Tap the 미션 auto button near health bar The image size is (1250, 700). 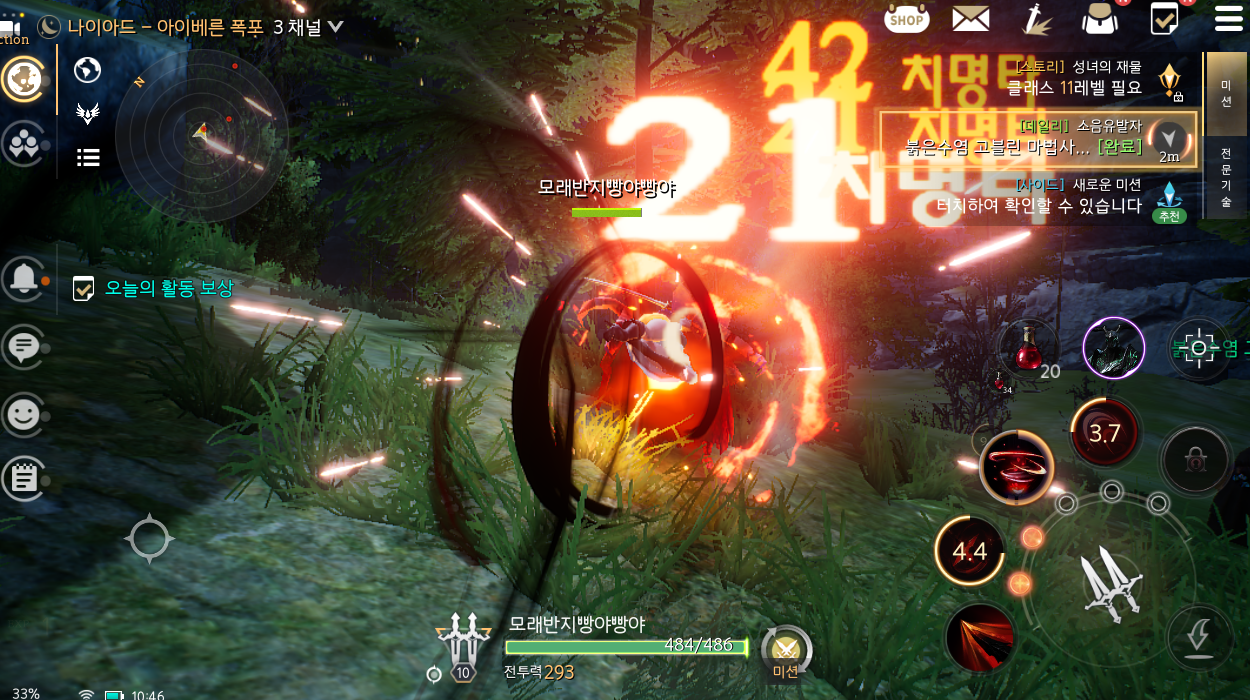pyautogui.click(x=785, y=652)
